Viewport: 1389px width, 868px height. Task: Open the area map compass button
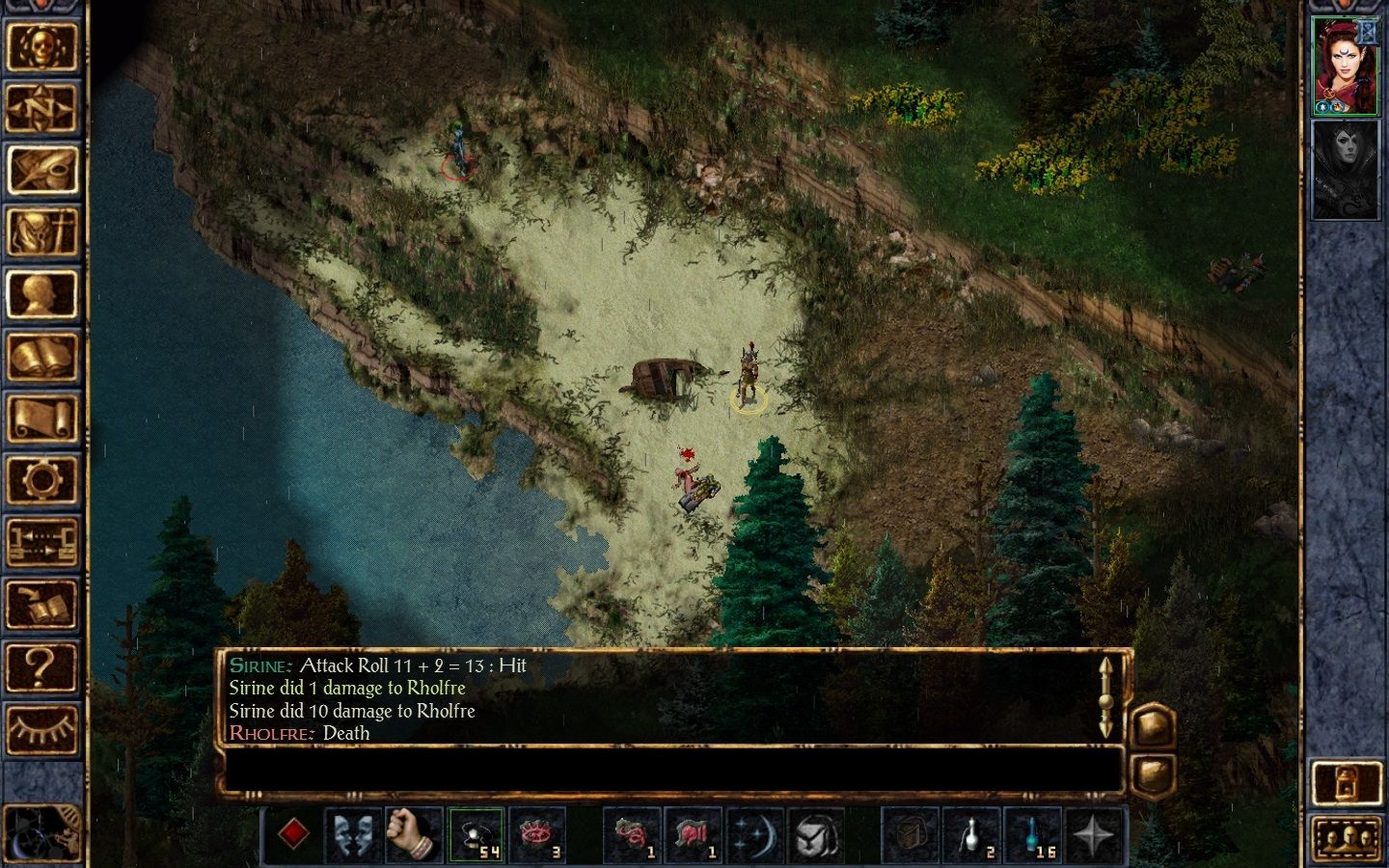click(x=41, y=109)
